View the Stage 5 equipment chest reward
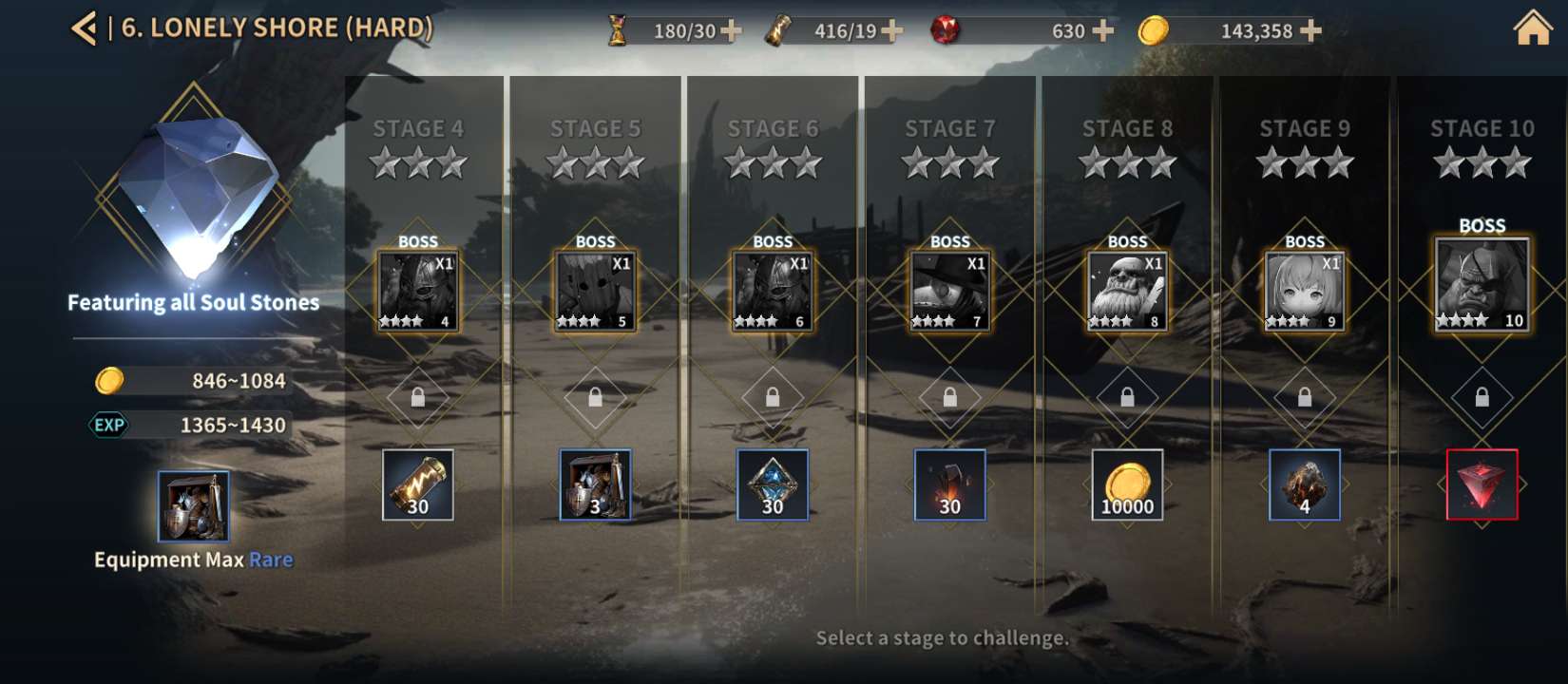This screenshot has height=684, width=1568. (x=595, y=484)
